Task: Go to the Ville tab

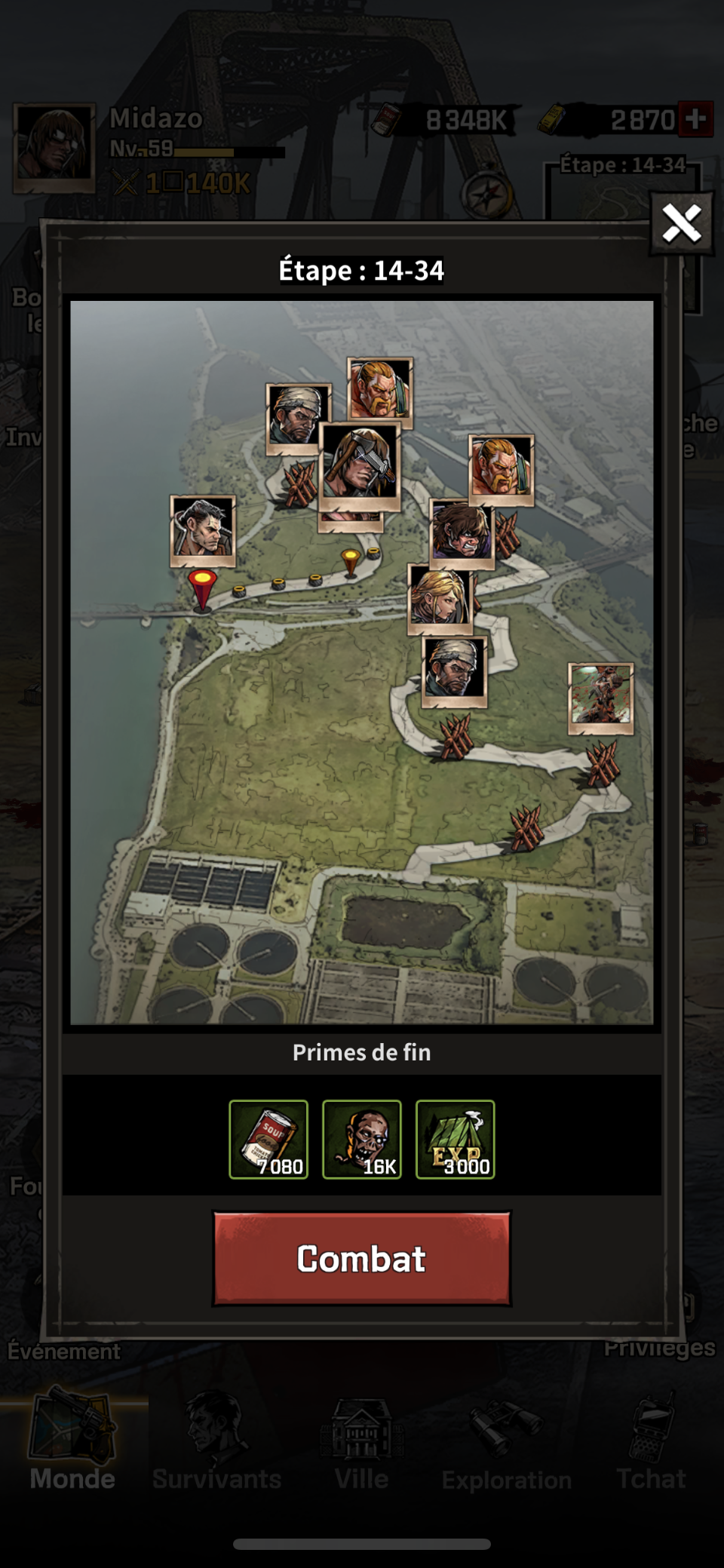Action: tap(362, 1442)
